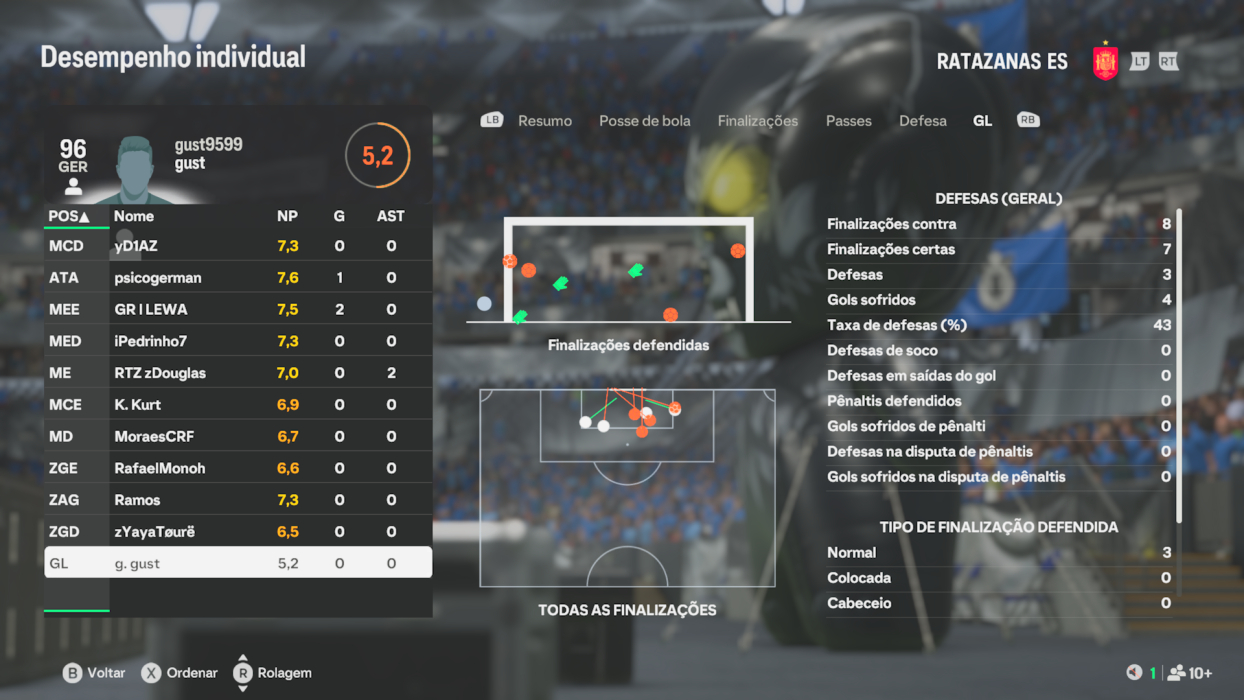This screenshot has width=1244, height=700.
Task: Choose GR I LEWA from the list
Action: 238,310
